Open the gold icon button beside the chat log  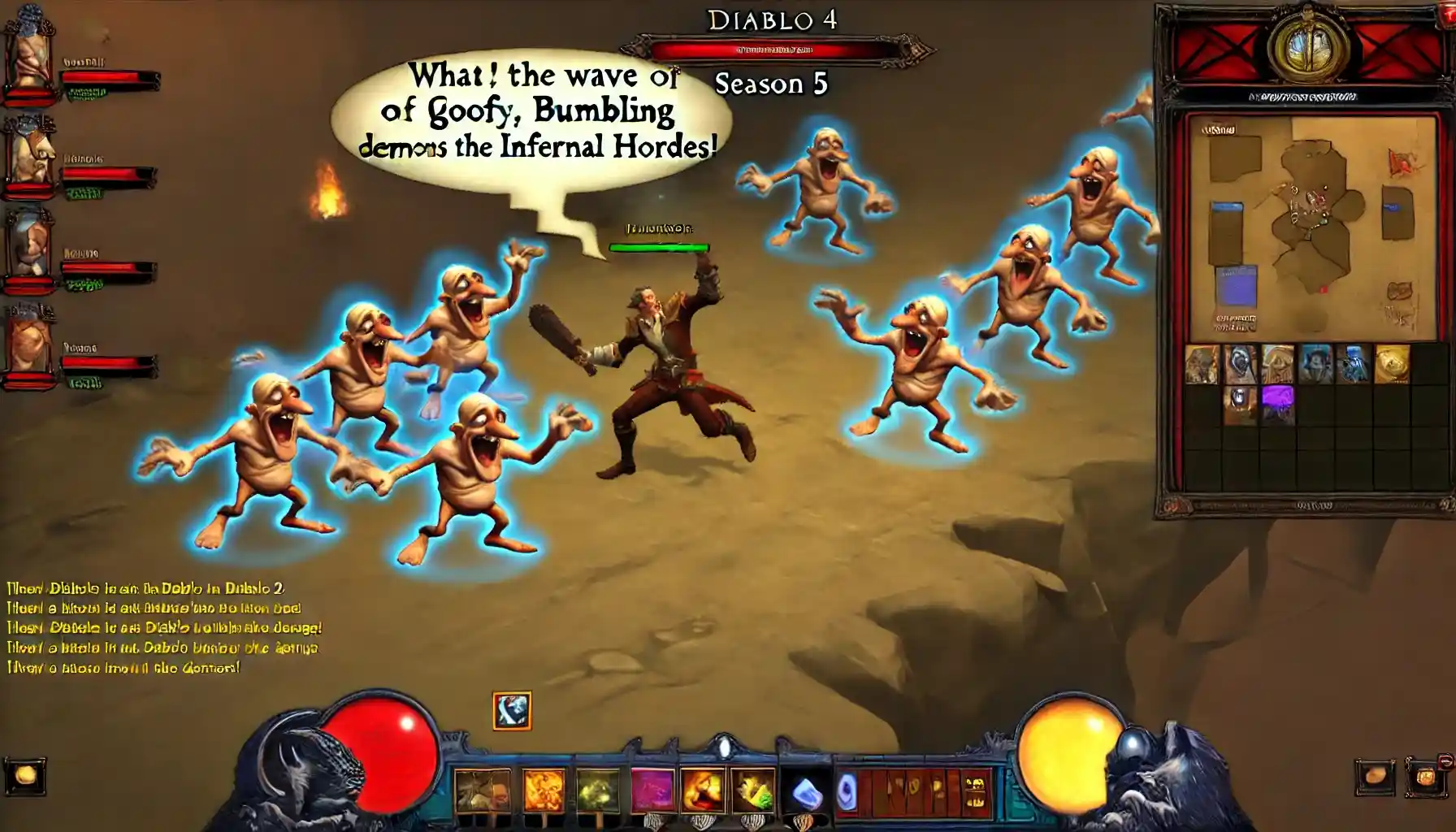[x=25, y=777]
